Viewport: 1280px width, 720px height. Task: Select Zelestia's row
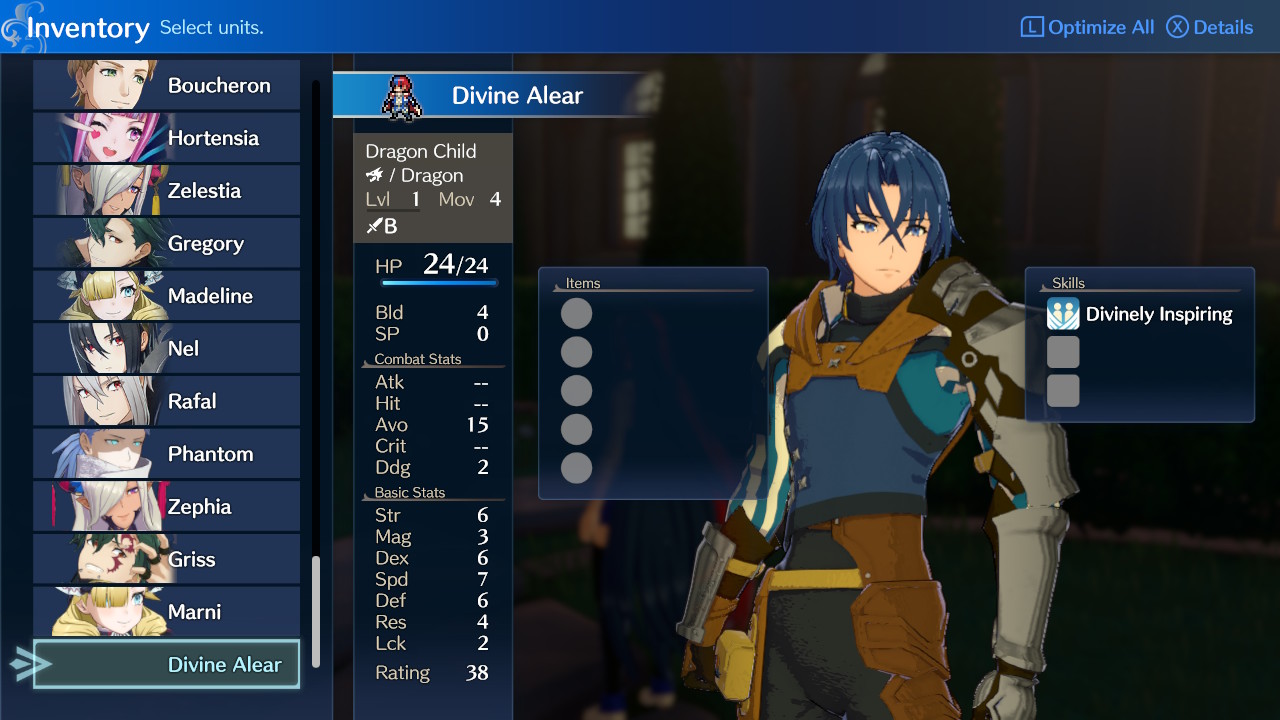pos(166,191)
